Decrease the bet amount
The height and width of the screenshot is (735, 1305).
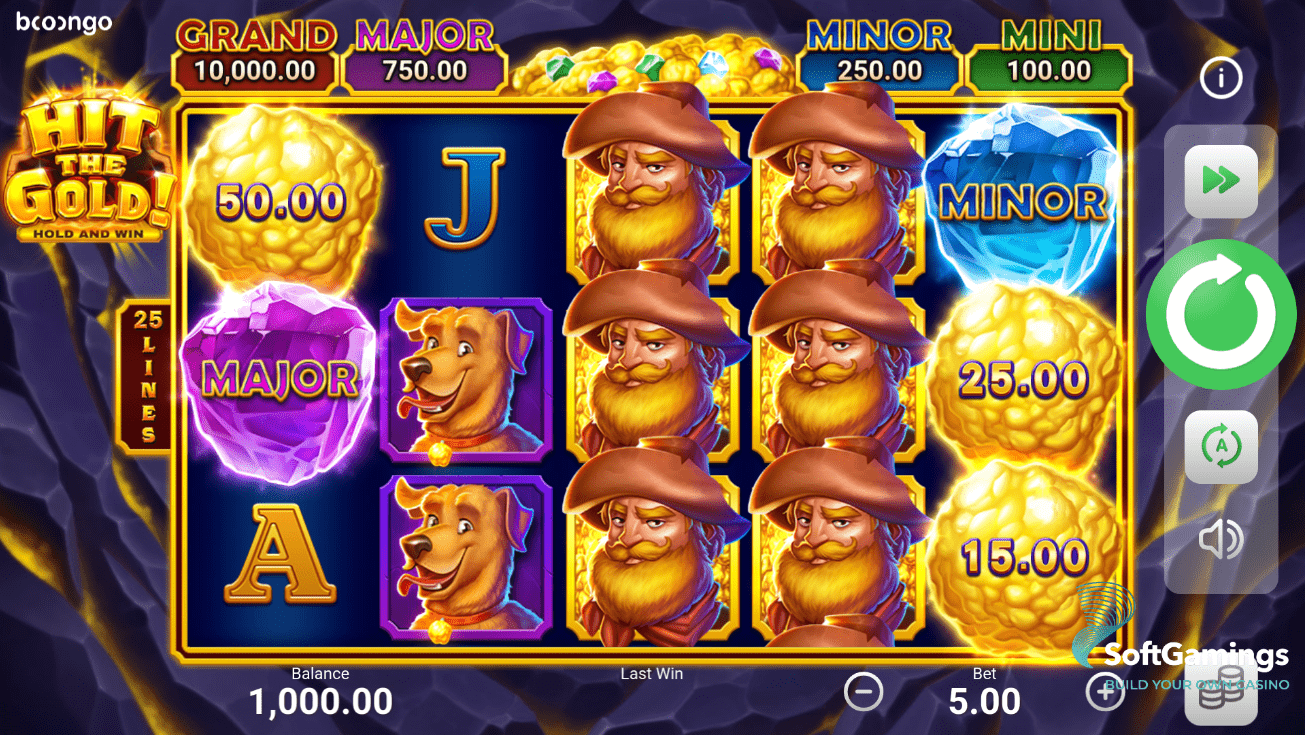(864, 691)
